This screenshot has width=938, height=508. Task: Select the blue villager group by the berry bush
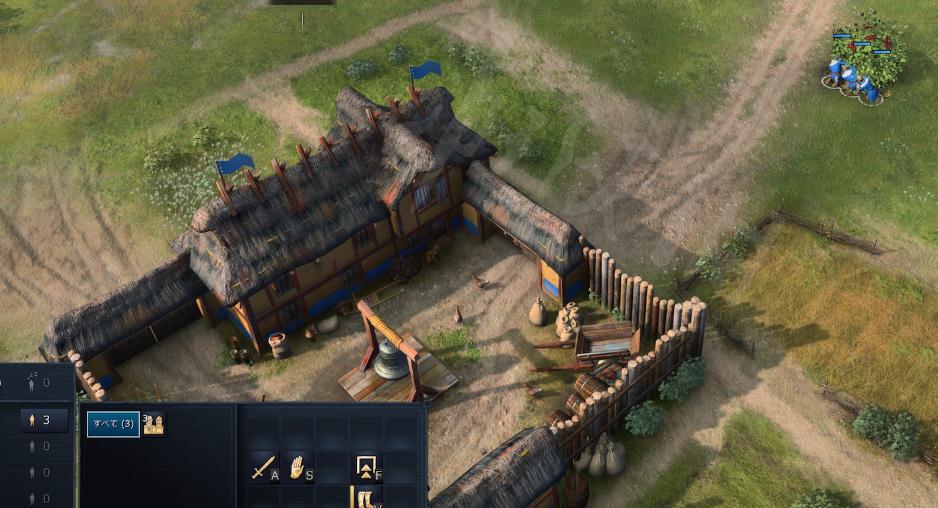(x=855, y=78)
